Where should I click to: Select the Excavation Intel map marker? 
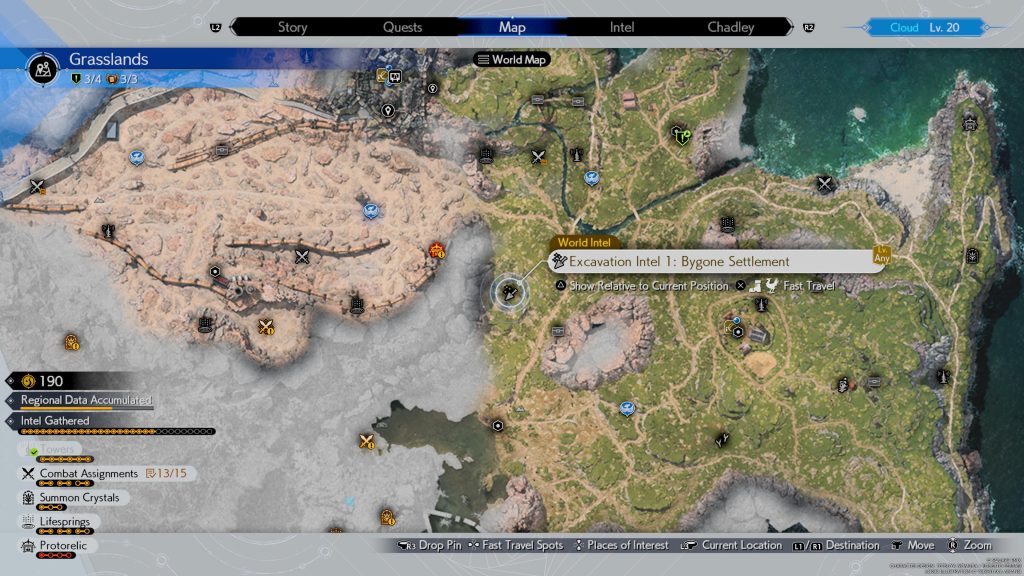click(x=512, y=291)
